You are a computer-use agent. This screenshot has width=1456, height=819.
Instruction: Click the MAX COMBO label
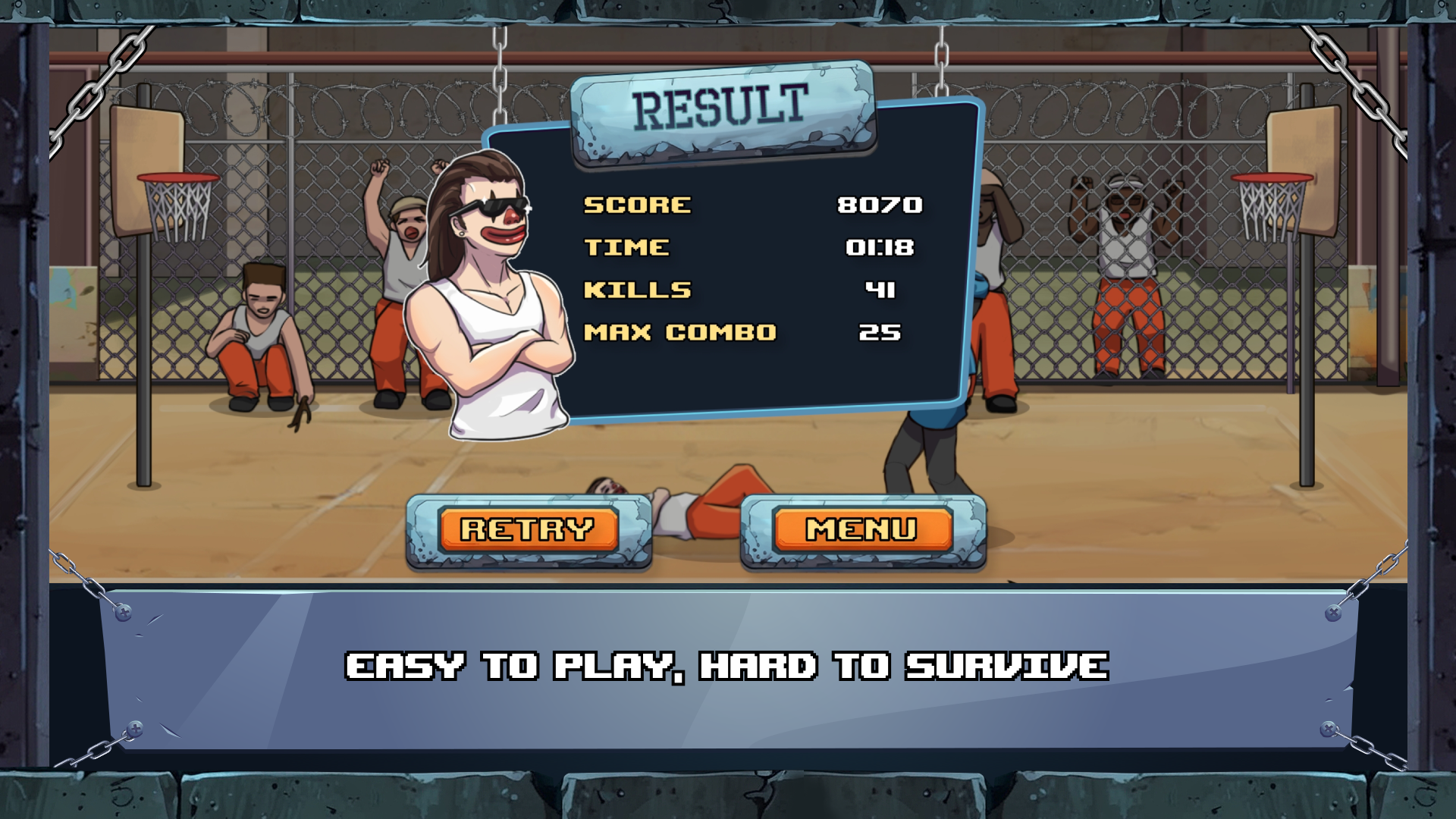[679, 331]
